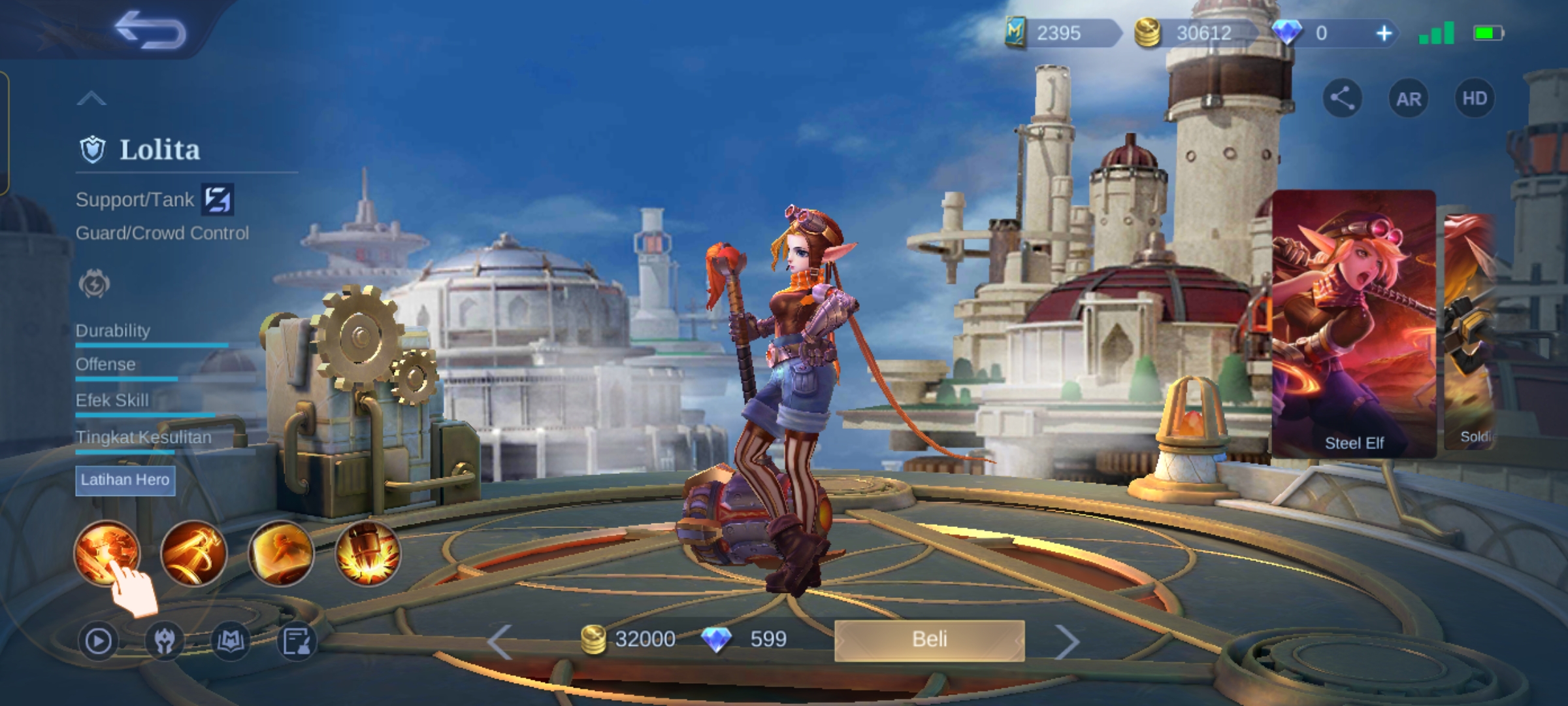Screen dimensions: 1568x706
Task: Open the share icon
Action: coord(1342,99)
